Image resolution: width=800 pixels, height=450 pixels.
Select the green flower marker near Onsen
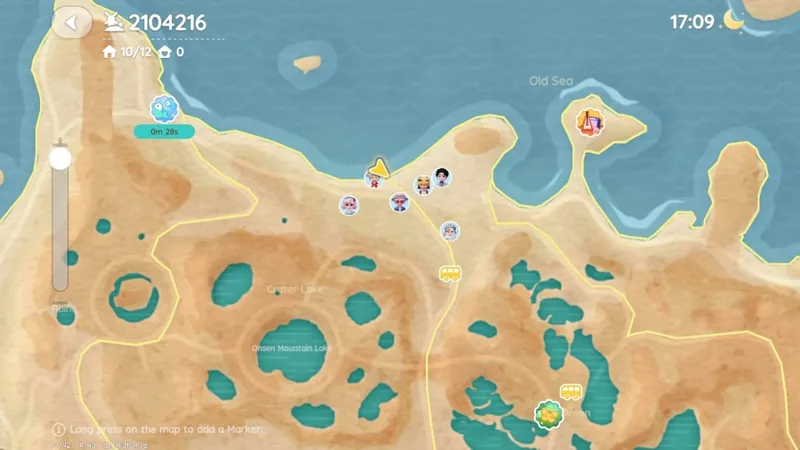tap(547, 413)
